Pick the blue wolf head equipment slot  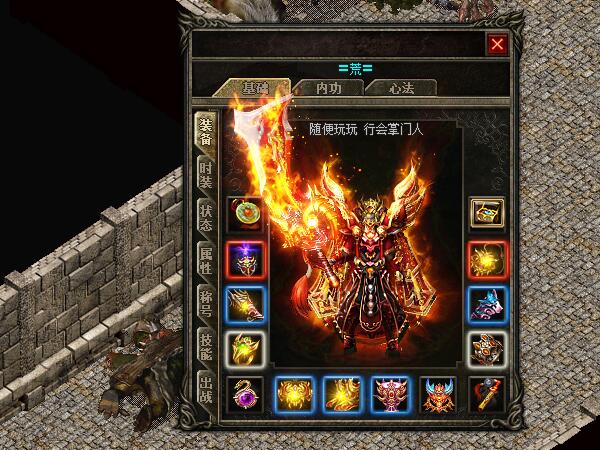coord(488,304)
